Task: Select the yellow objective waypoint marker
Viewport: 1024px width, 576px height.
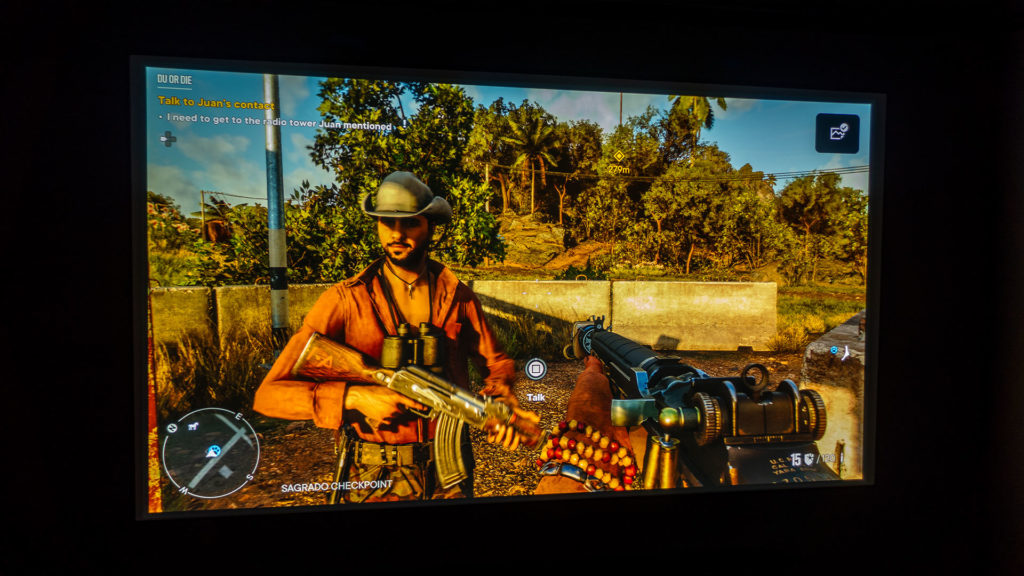Action: point(619,156)
